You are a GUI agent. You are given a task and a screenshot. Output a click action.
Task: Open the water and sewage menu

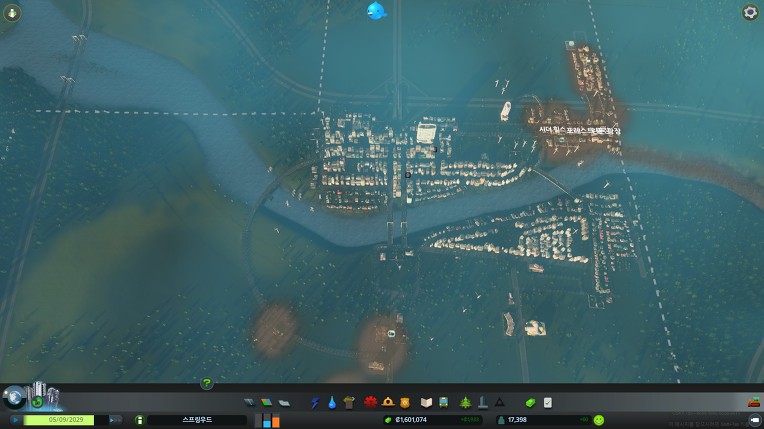point(331,402)
